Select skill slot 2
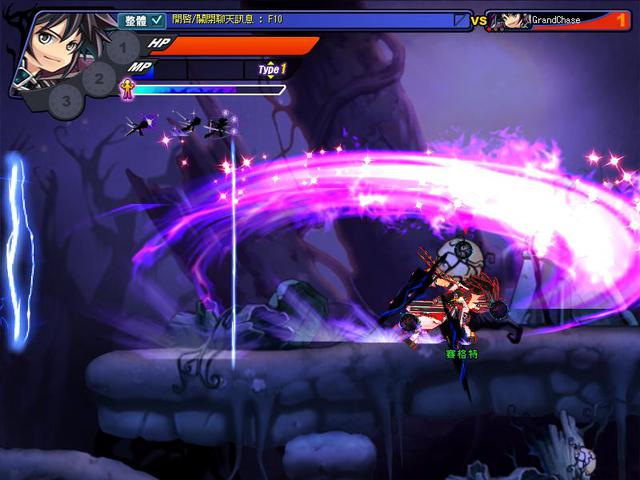The height and width of the screenshot is (480, 640). point(98,76)
